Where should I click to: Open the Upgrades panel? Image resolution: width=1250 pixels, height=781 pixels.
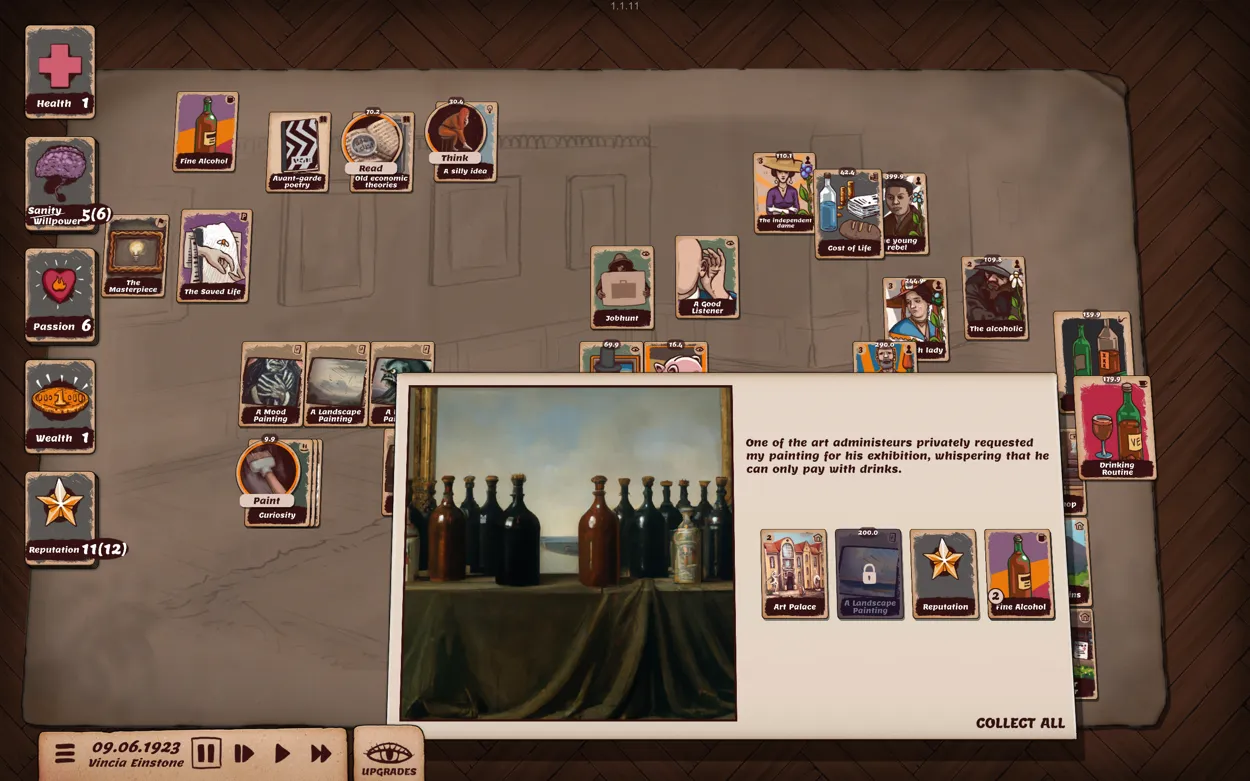pos(389,757)
